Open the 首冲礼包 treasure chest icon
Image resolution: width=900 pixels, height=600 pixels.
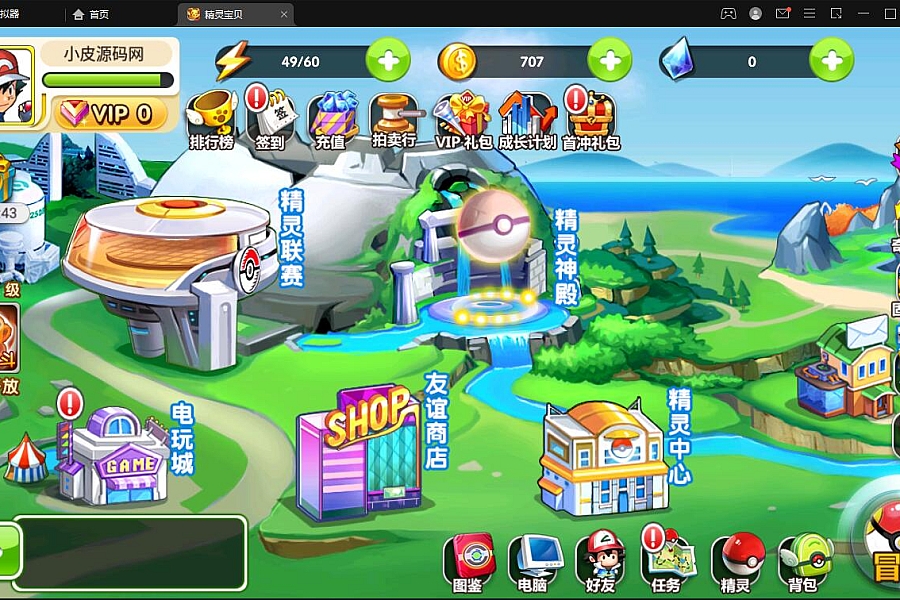pyautogui.click(x=590, y=118)
